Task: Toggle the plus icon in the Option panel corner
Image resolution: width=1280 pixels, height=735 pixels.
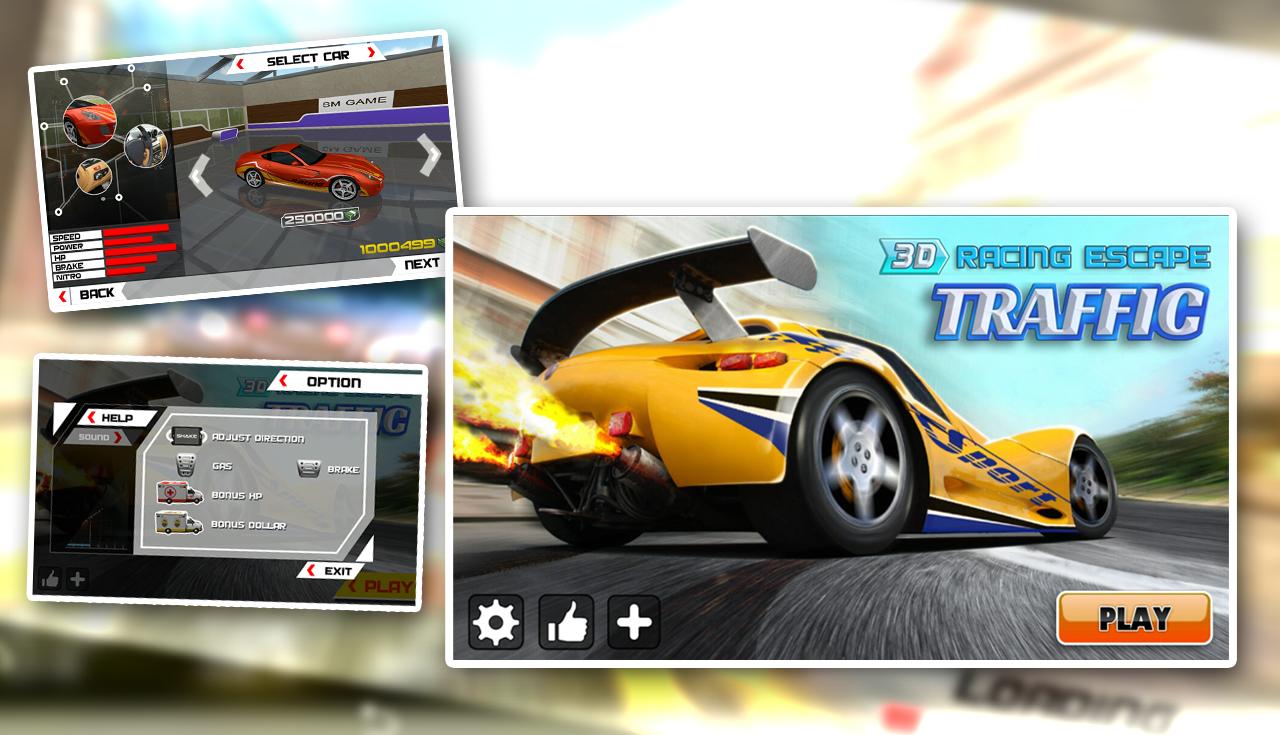Action: [76, 580]
